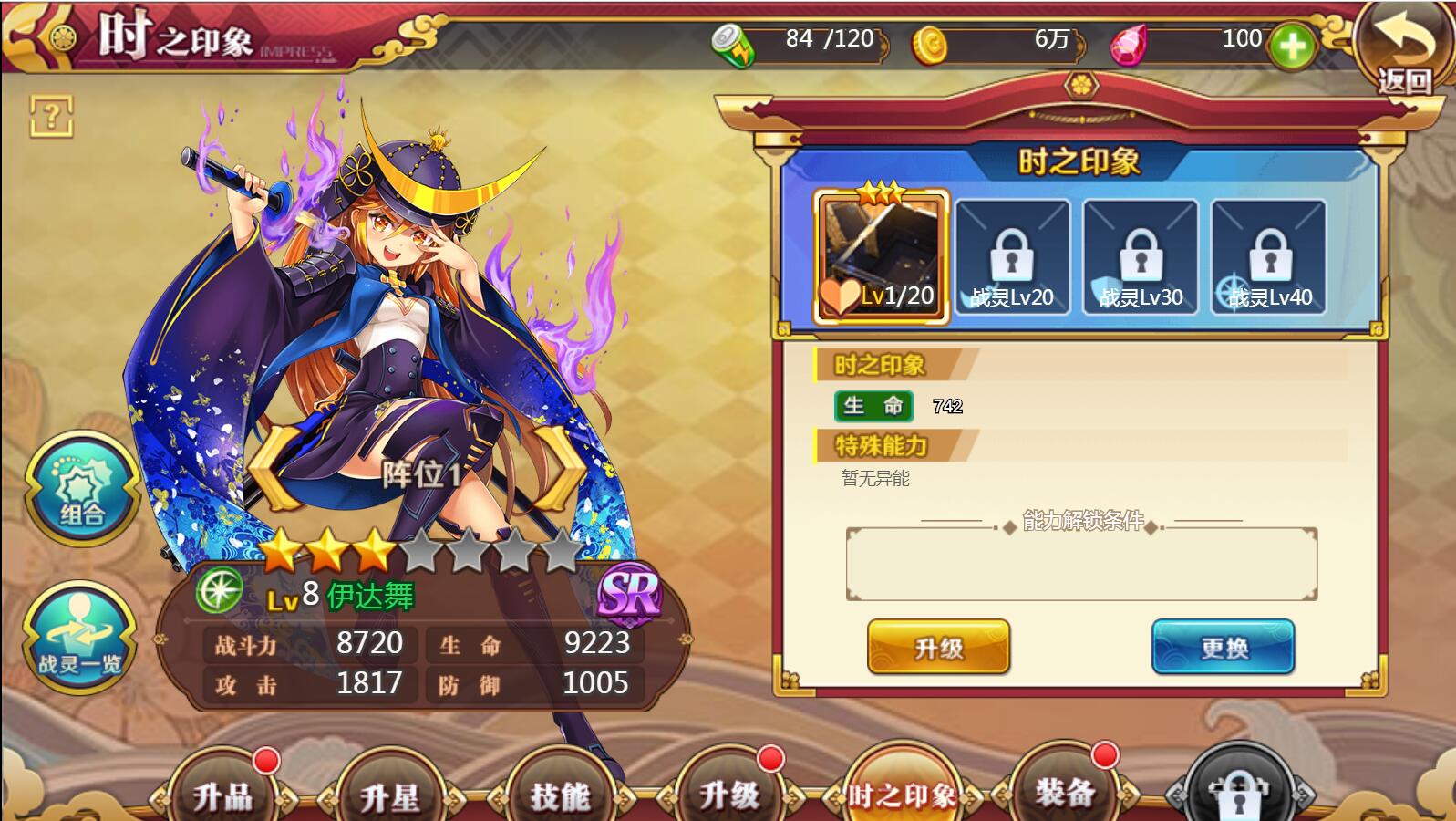The image size is (1456, 821).
Task: Select the locked 战灵Lv40 slot
Action: pyautogui.click(x=1268, y=257)
